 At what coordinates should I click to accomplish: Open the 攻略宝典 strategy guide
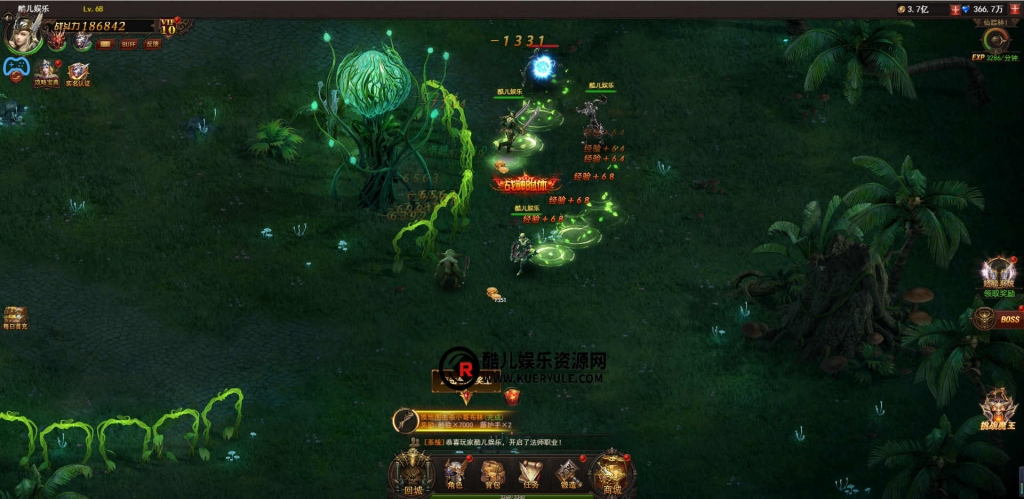point(46,72)
